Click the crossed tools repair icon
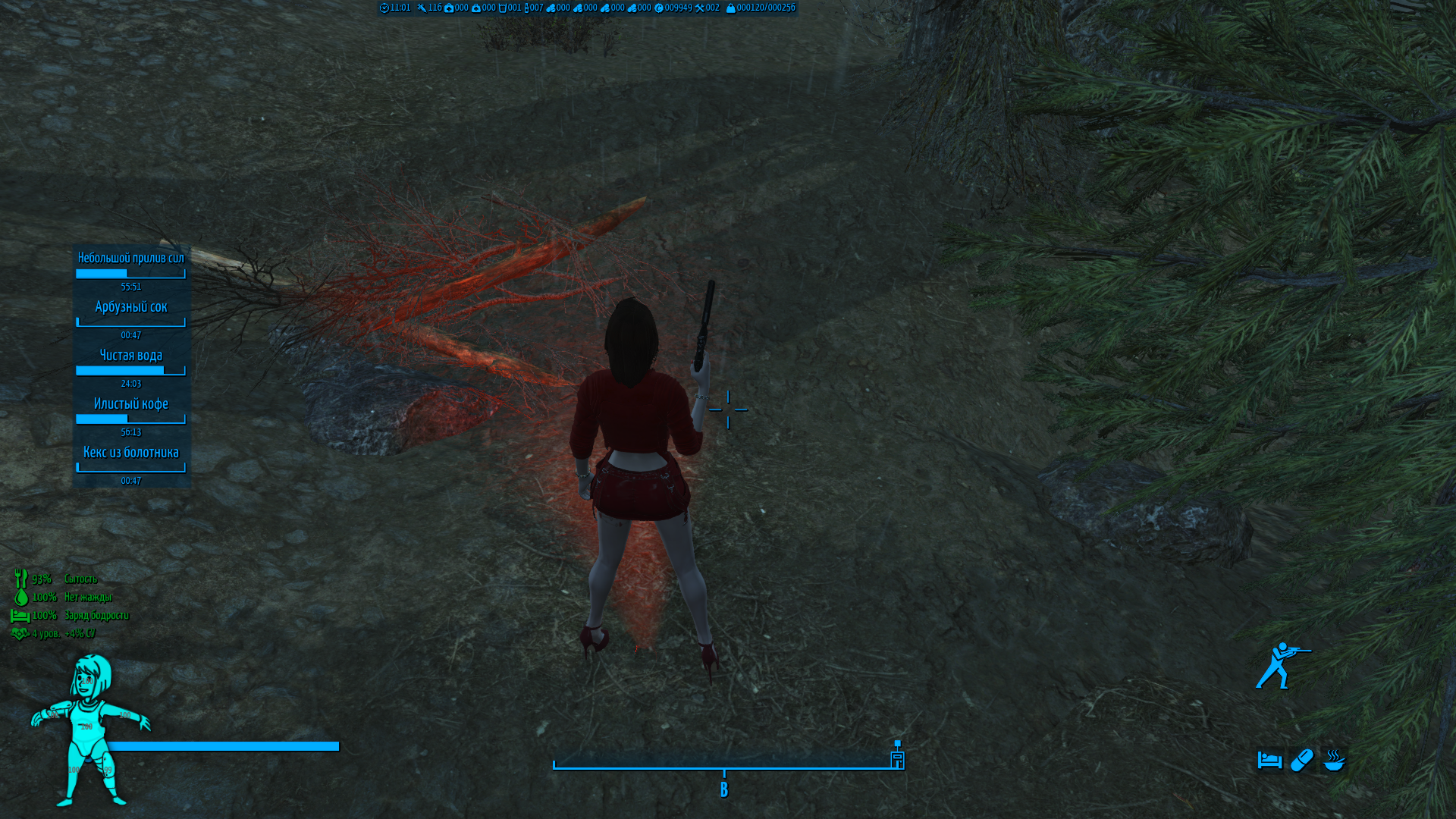 pyautogui.click(x=699, y=8)
